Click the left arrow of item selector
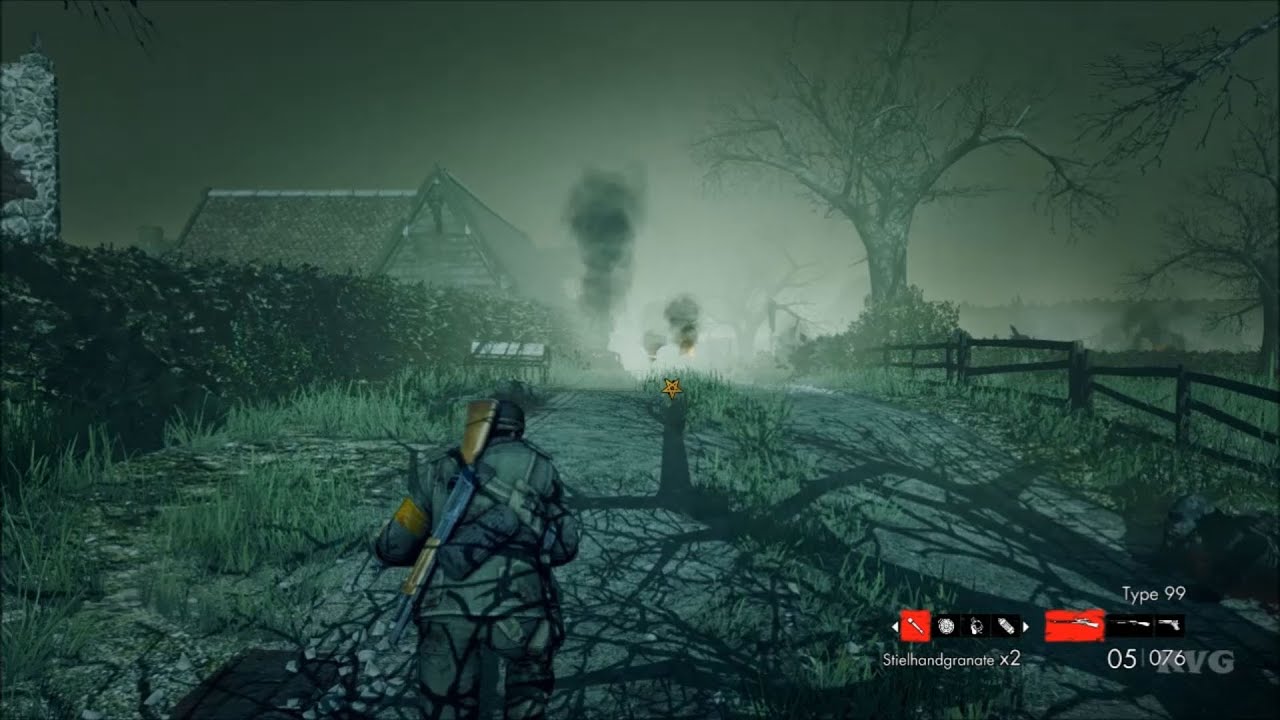Screen dimensions: 1280x720 (895, 626)
